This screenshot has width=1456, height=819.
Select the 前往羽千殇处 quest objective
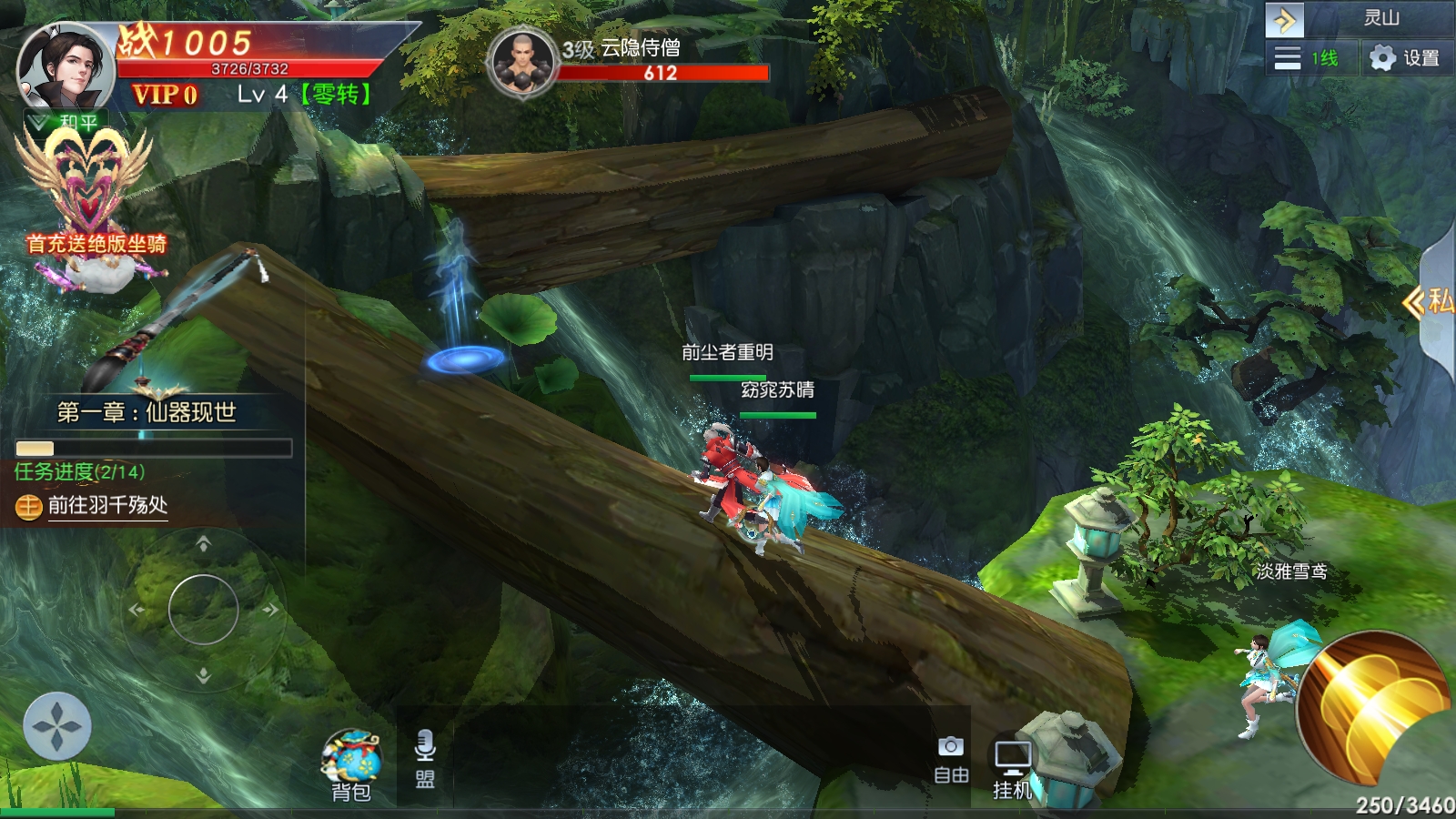pyautogui.click(x=107, y=506)
